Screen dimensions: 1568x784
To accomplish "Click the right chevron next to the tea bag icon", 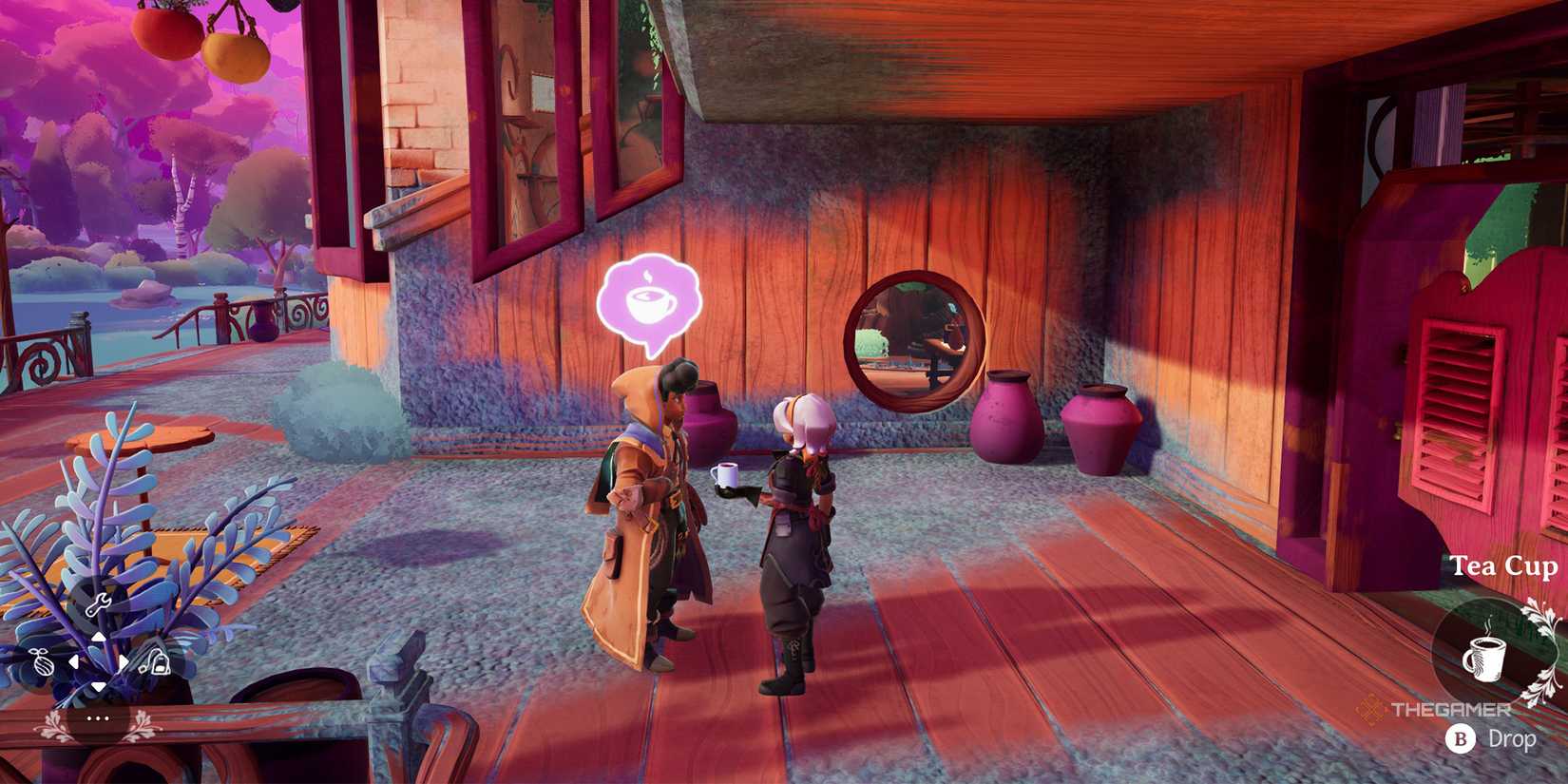I will [123, 661].
